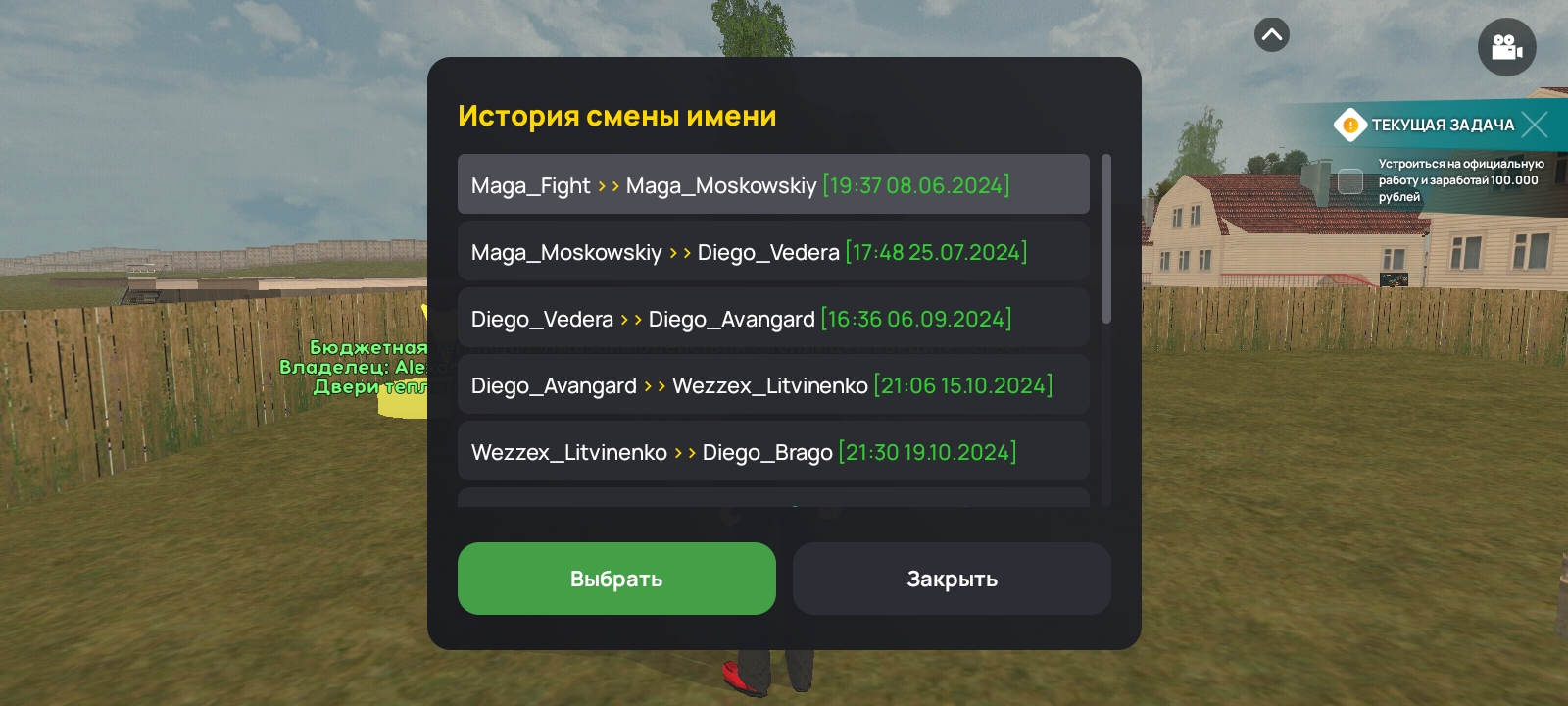Viewport: 1568px width, 706px height.
Task: Click the chevron arrows in Diego_Vedera row
Action: tap(632, 319)
